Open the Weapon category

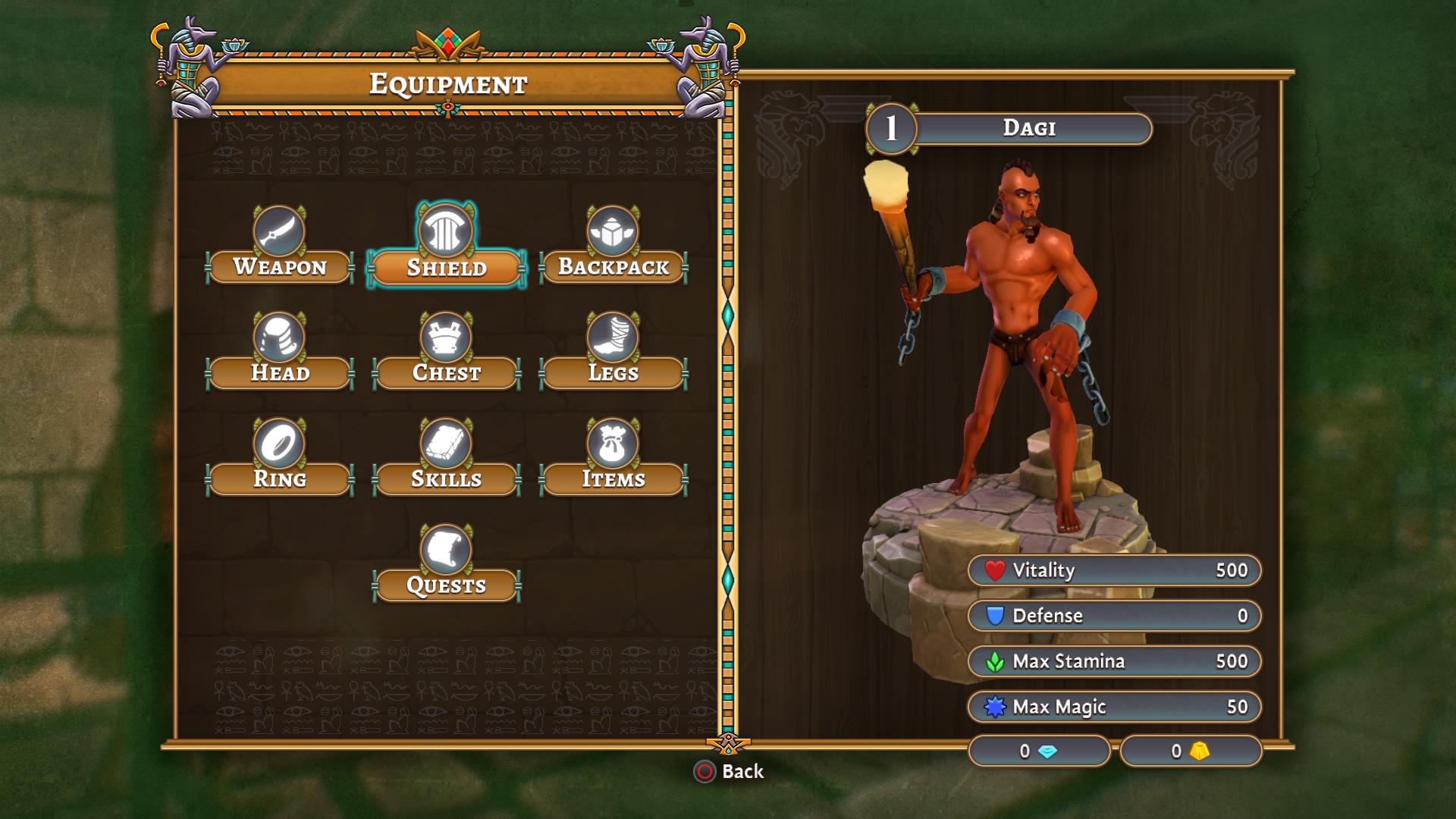click(x=279, y=267)
